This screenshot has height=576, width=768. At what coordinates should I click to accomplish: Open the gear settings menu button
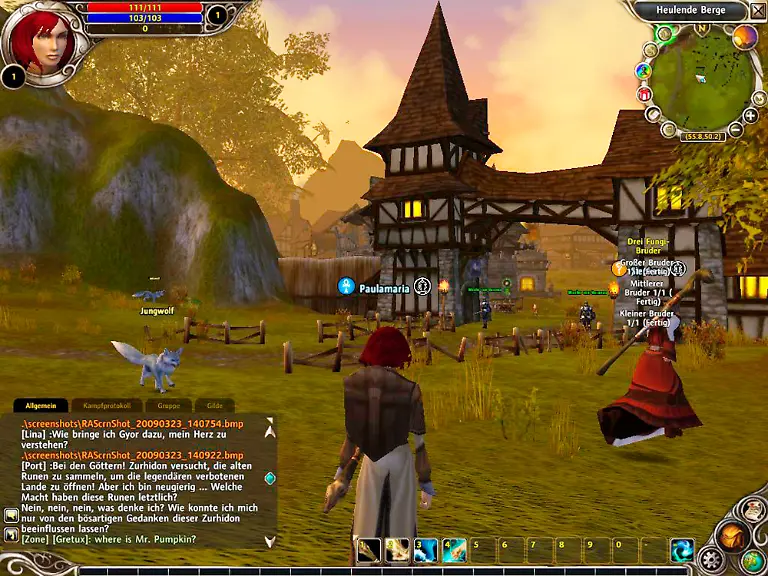[x=712, y=559]
